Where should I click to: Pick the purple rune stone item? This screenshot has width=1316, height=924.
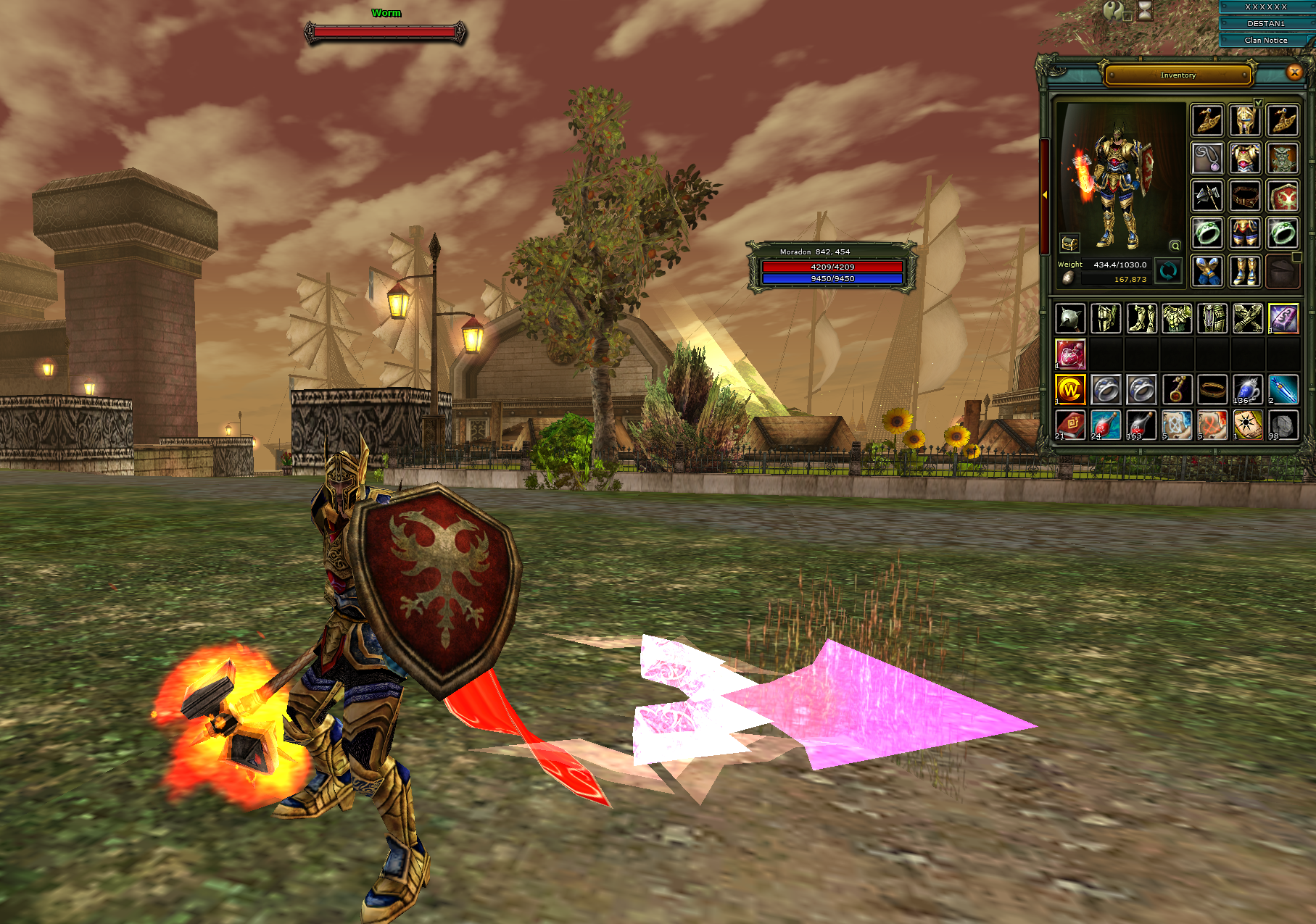click(x=1283, y=319)
